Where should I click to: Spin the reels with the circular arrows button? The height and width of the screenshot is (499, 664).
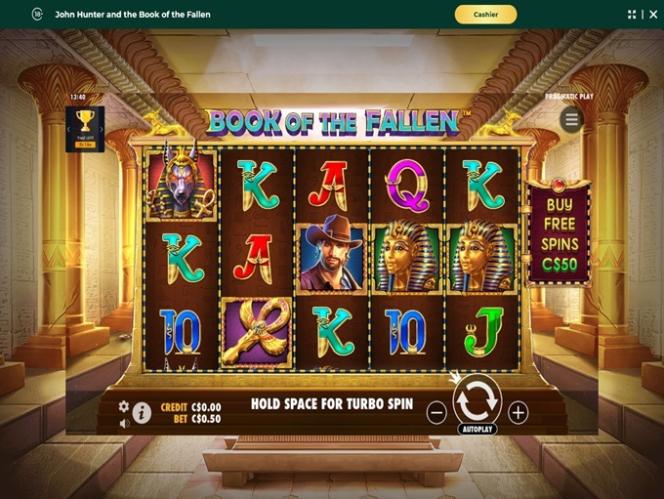[477, 398]
